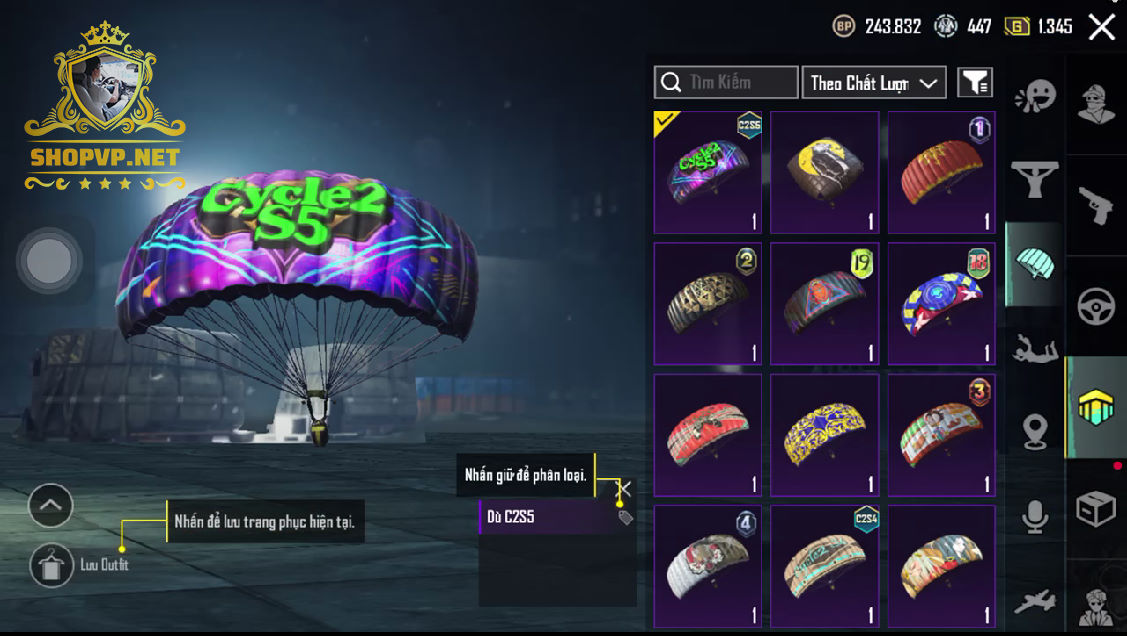Expand the round up-arrow button

click(51, 506)
